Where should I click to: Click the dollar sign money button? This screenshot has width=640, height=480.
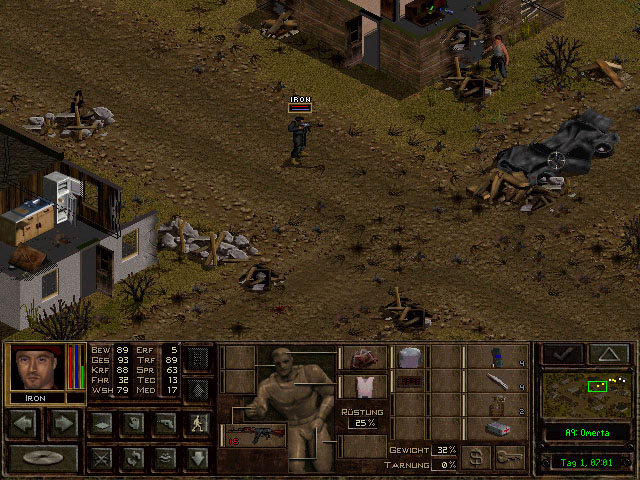(476, 458)
